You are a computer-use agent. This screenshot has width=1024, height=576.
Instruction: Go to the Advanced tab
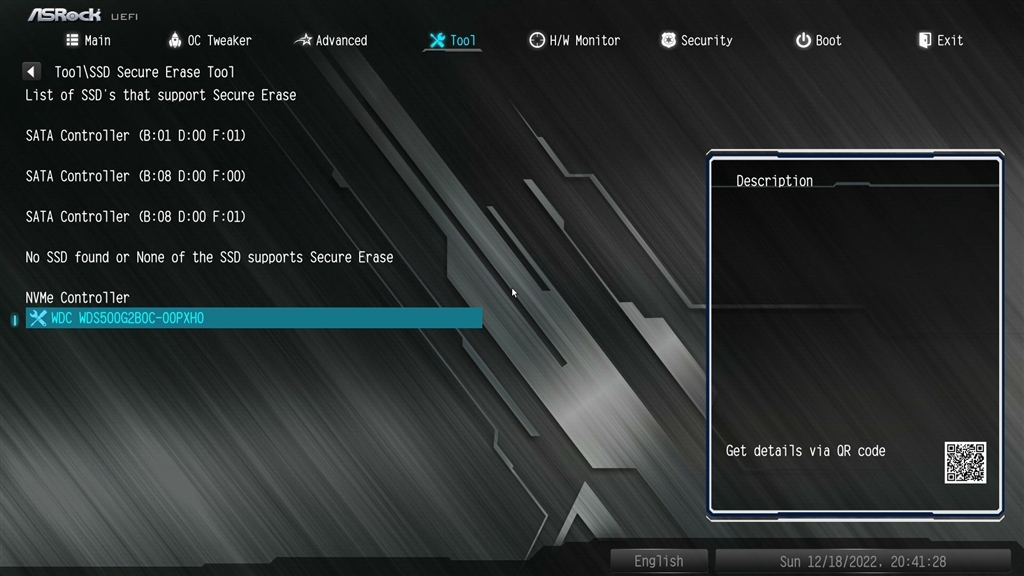331,40
